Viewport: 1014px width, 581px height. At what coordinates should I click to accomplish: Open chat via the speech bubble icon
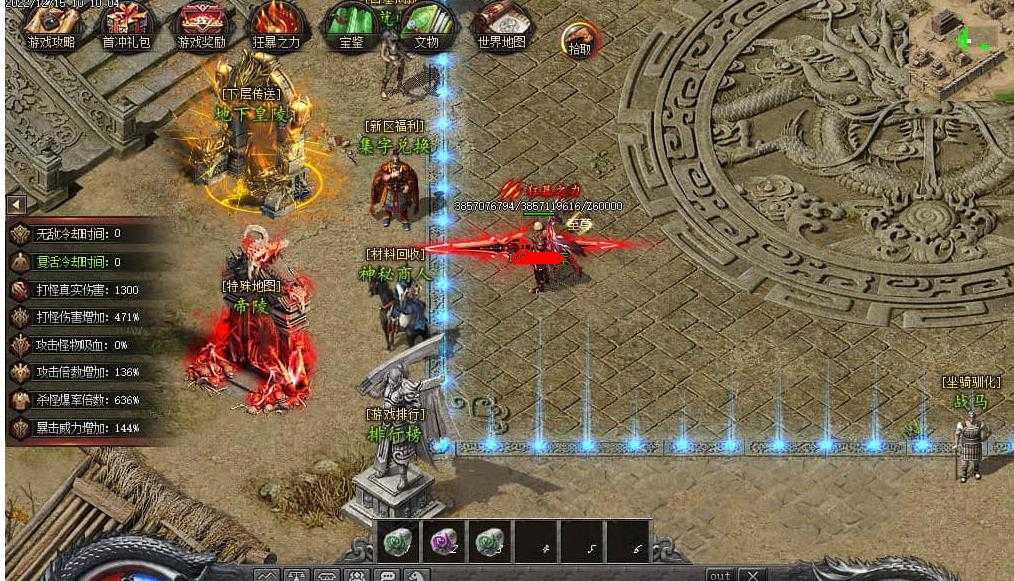point(386,576)
